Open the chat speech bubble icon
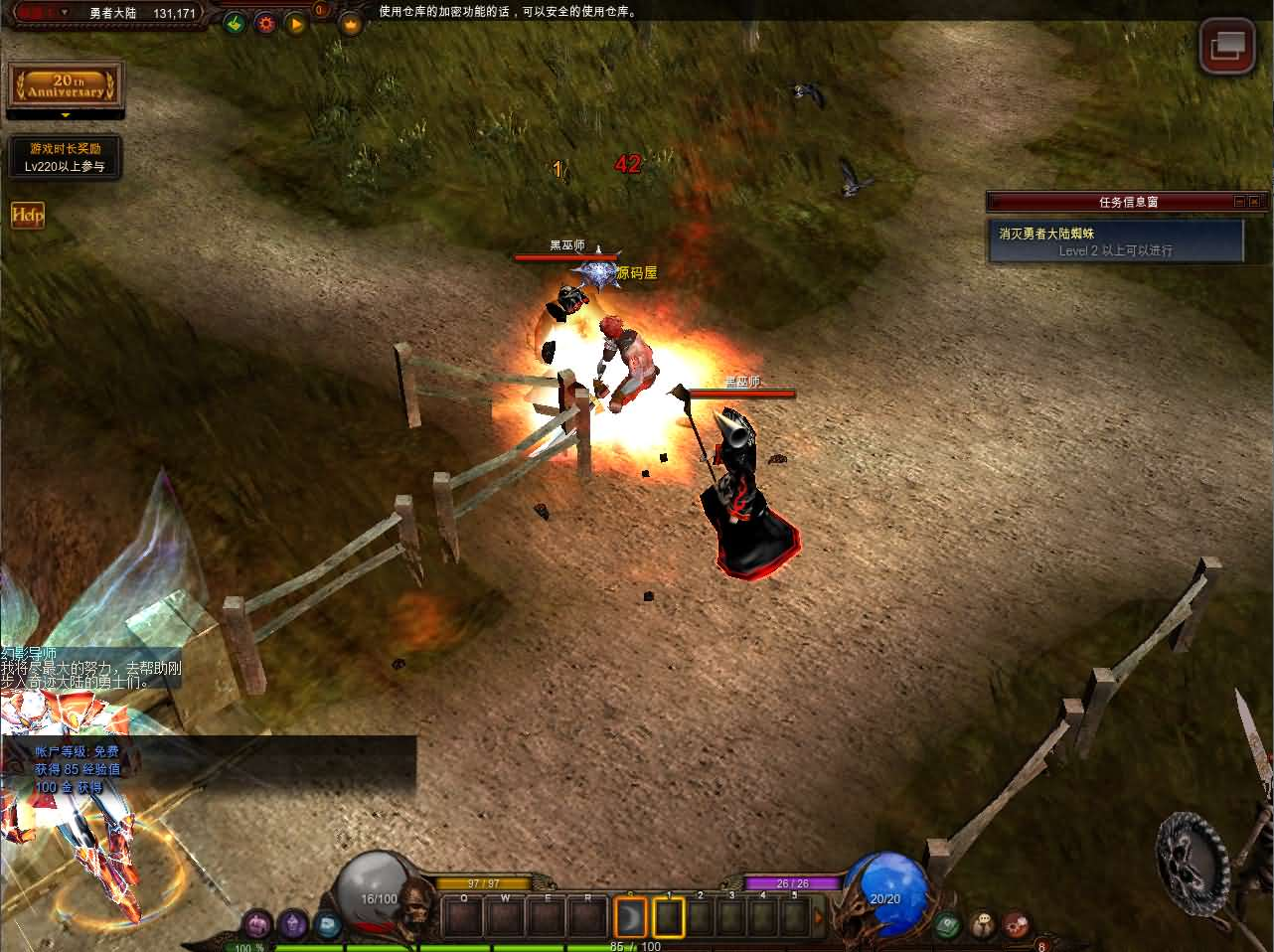This screenshot has height=952, width=1274. pos(982,925)
